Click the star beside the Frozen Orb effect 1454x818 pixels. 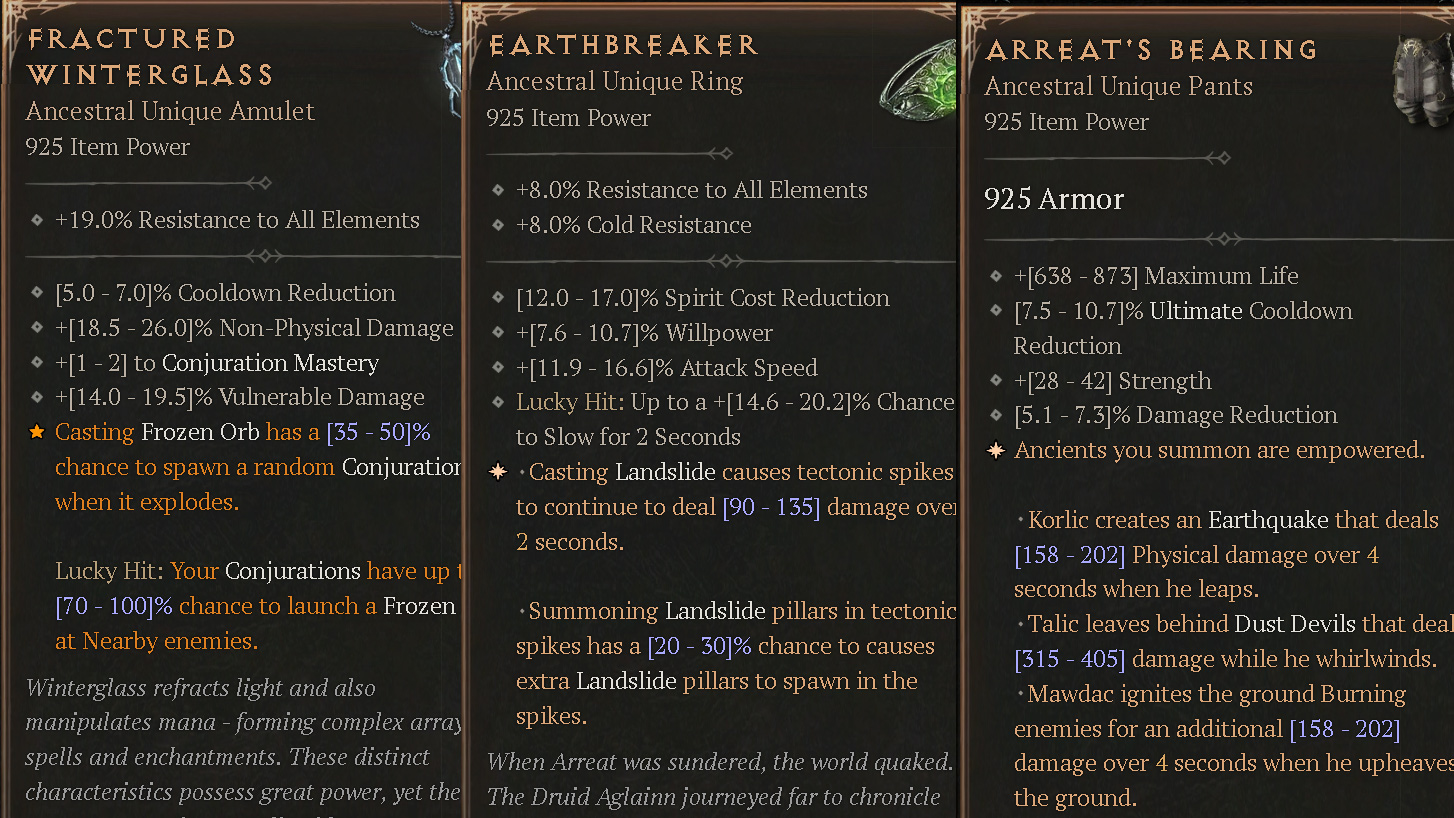[37, 432]
